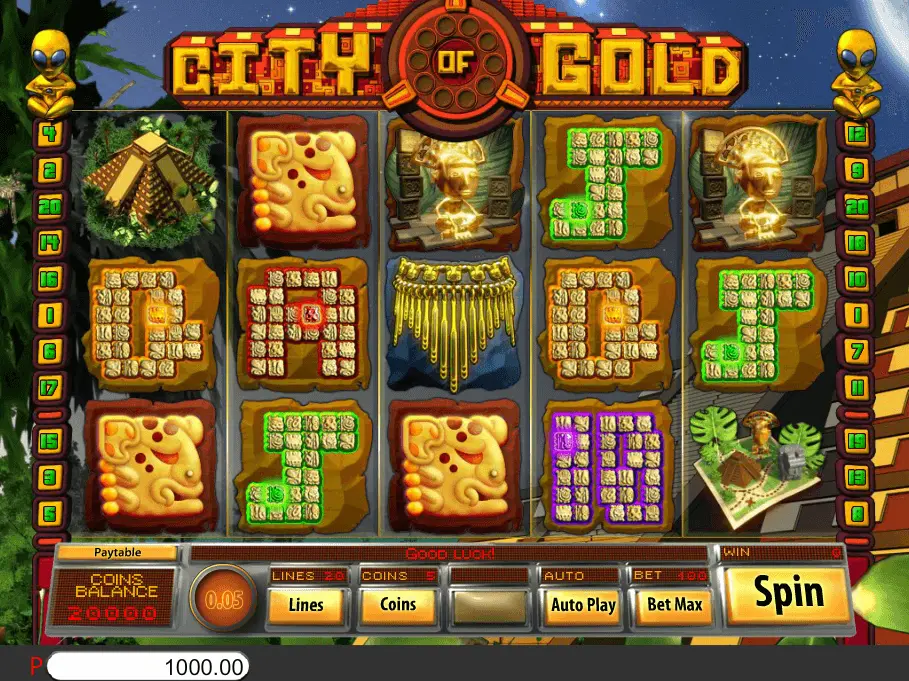
Task: Choose payline marker 17
Action: point(48,386)
